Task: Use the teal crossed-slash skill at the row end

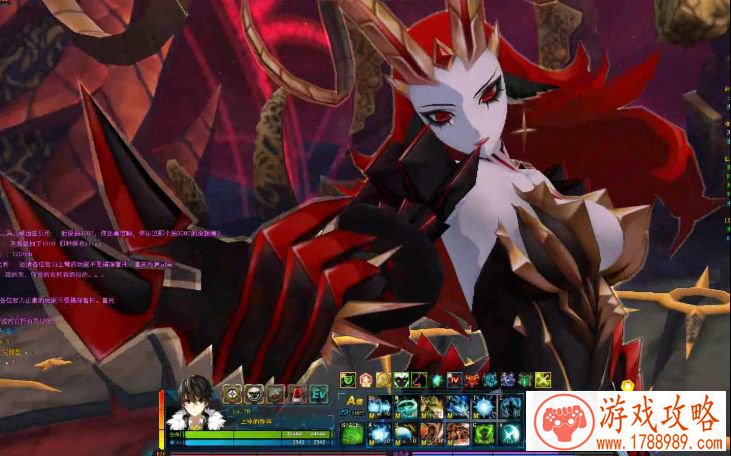Action: [508, 431]
